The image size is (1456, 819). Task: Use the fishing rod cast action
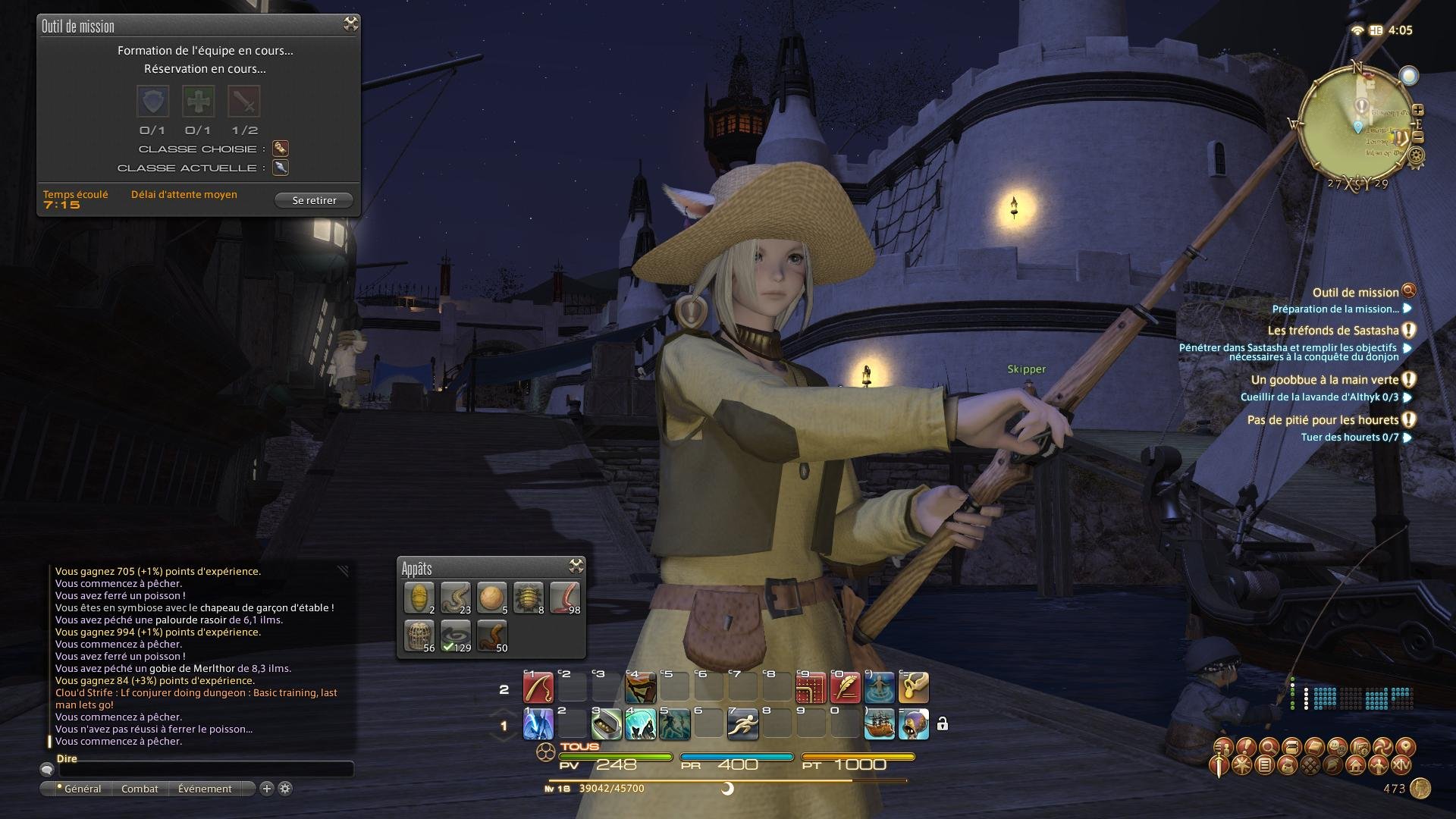click(x=538, y=688)
